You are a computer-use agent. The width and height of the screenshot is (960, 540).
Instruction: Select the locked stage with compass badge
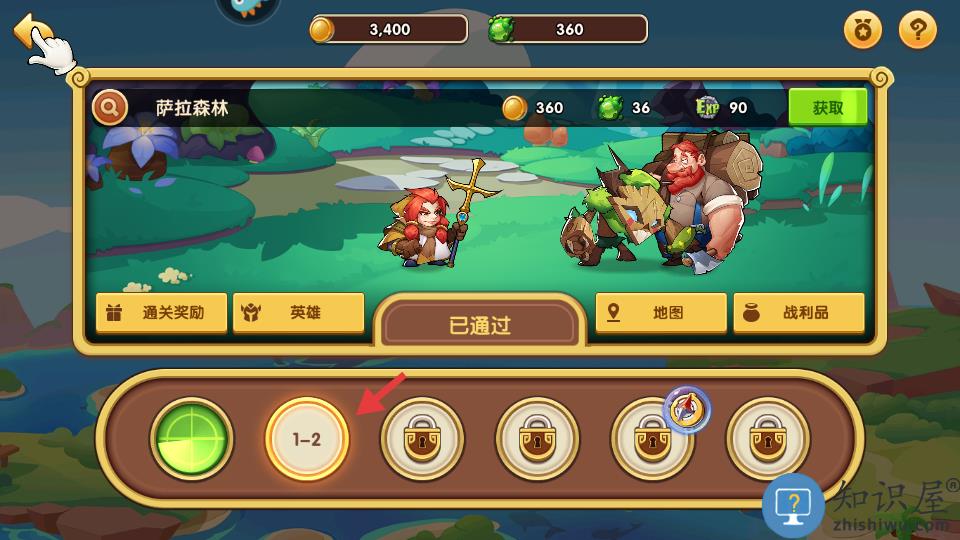click(652, 439)
